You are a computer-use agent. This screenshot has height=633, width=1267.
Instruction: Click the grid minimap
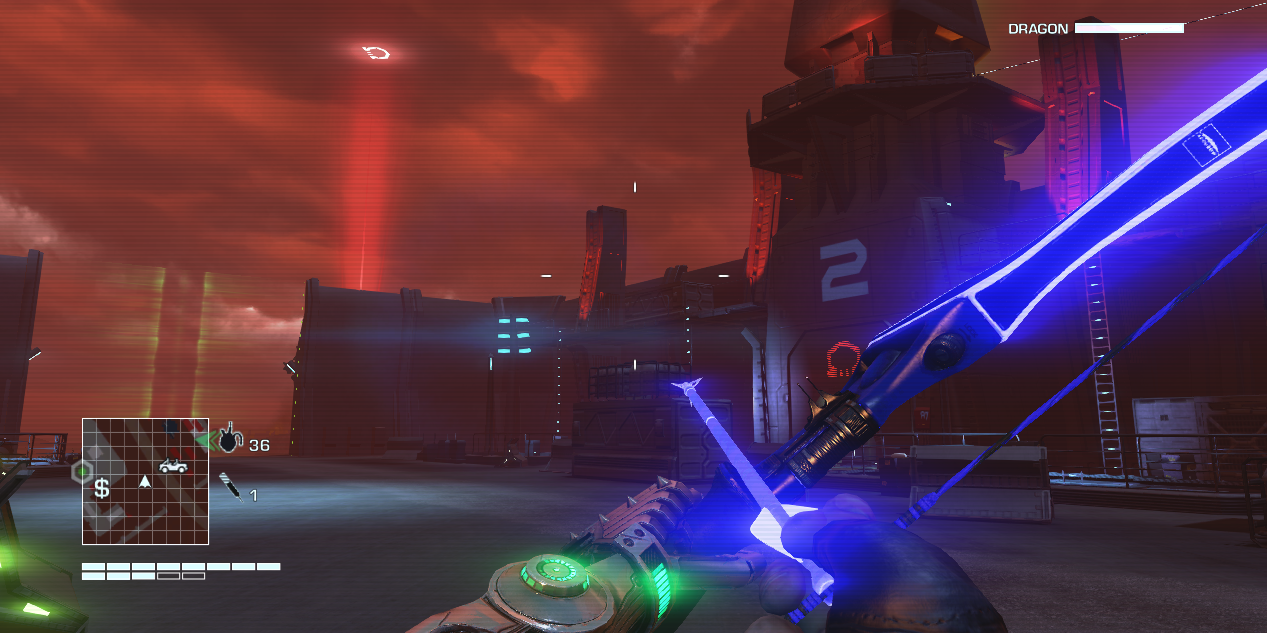coord(145,481)
